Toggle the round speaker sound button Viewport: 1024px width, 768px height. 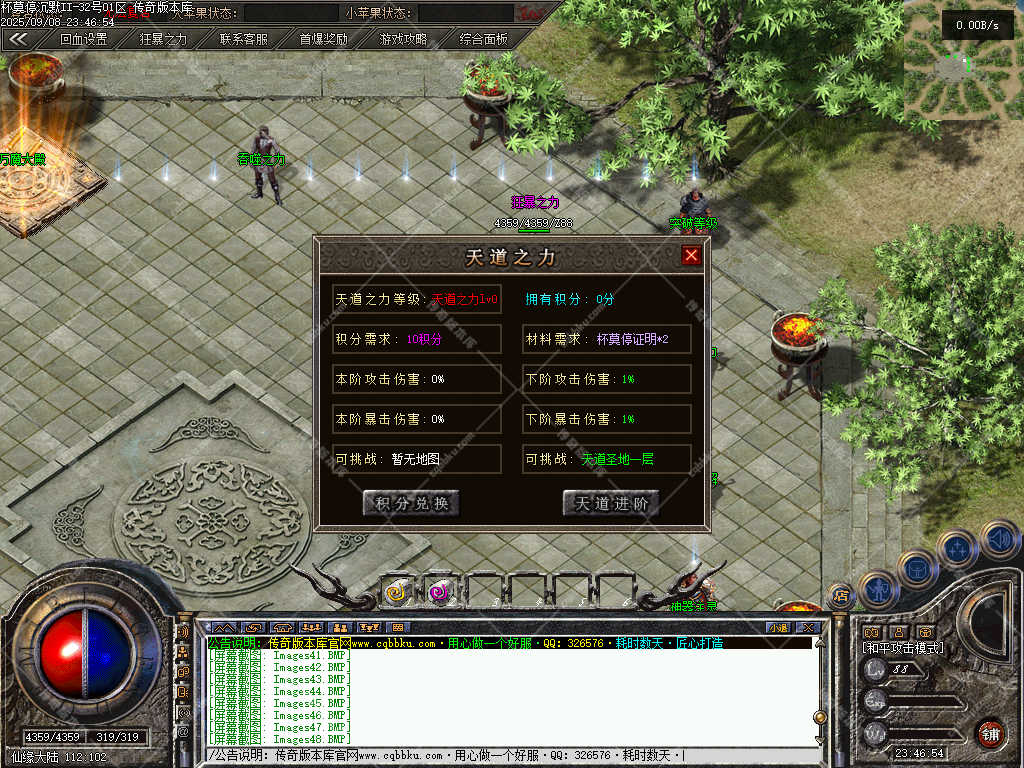[999, 541]
